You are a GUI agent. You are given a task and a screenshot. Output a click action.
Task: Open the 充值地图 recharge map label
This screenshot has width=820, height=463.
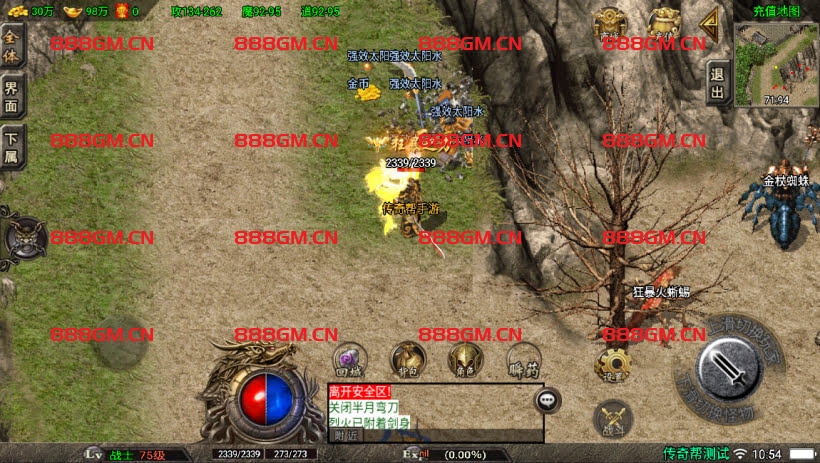777,11
